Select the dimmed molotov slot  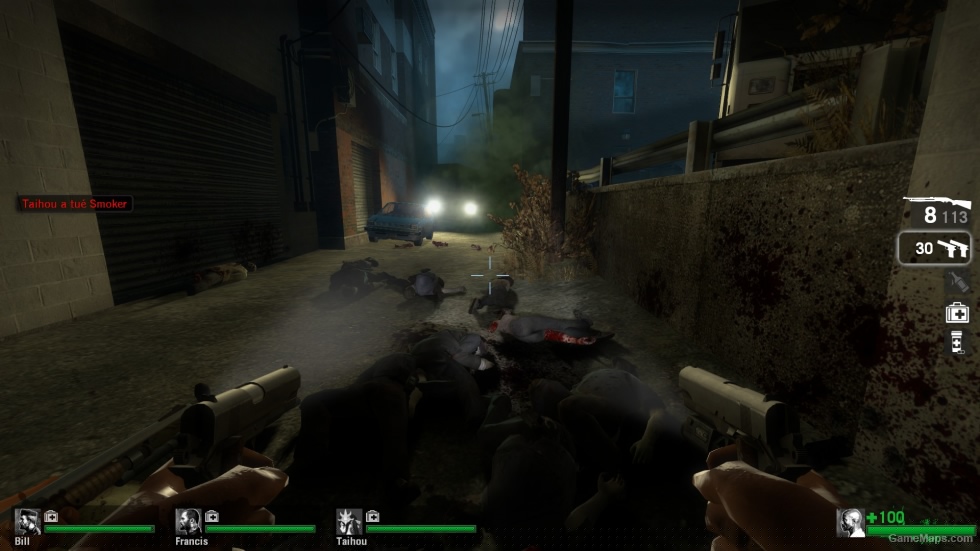(x=957, y=282)
